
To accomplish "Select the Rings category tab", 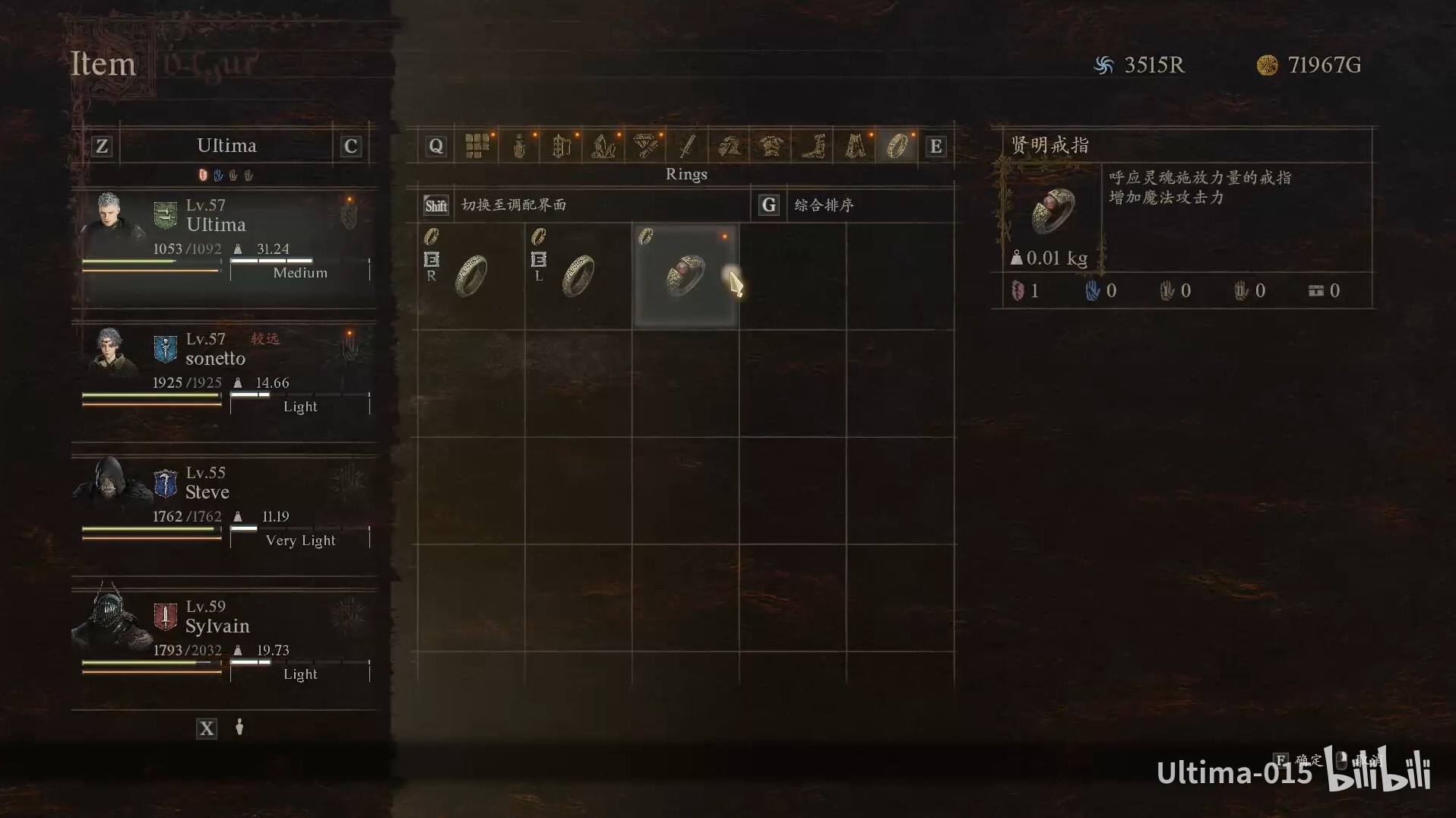I will coord(897,145).
